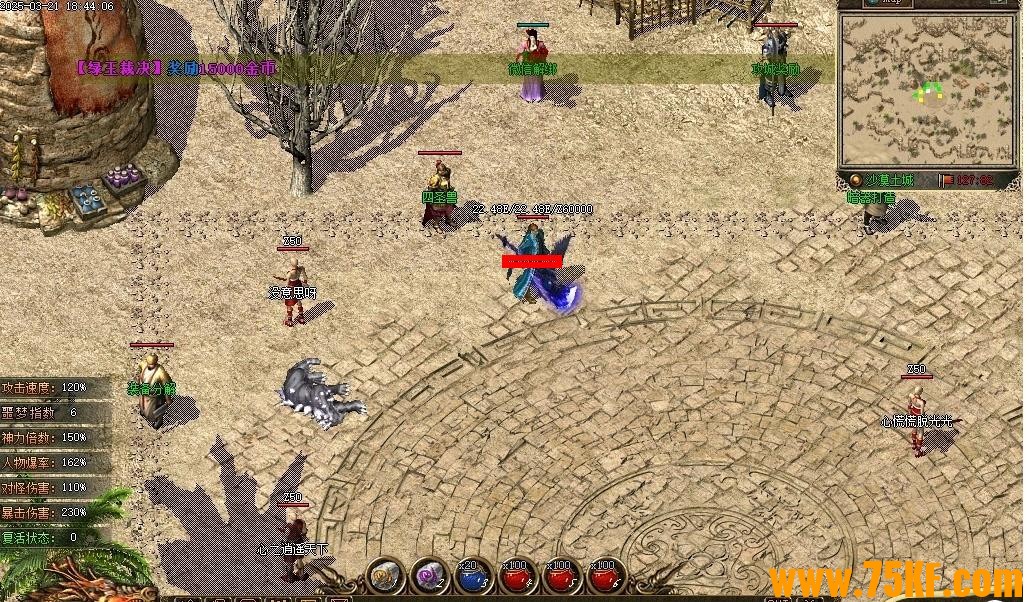Consume the red potion in hotbar slot 6
Viewport: 1027px width, 602px height.
click(x=605, y=575)
